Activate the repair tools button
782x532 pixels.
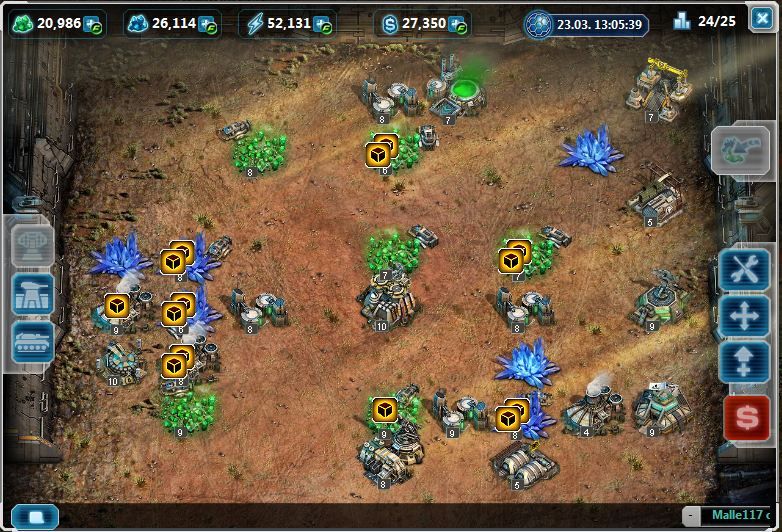744,270
